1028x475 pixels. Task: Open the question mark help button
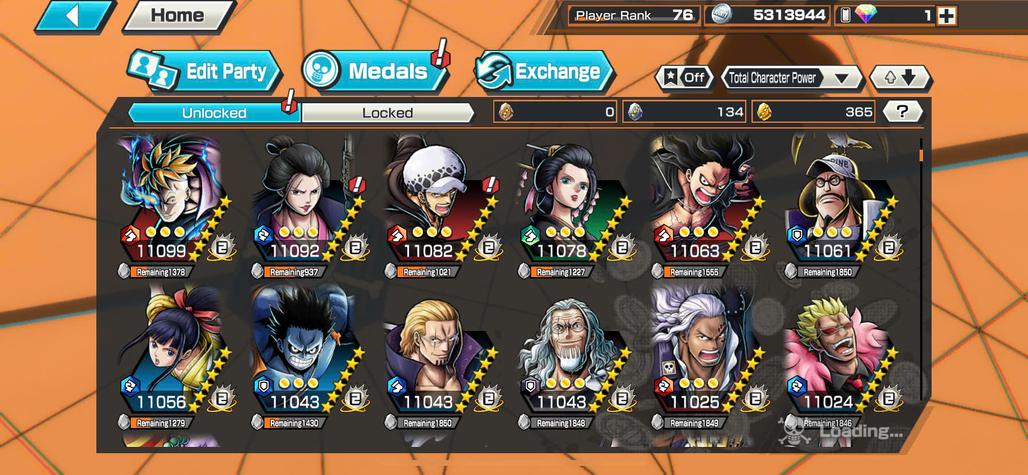pyautogui.click(x=903, y=112)
